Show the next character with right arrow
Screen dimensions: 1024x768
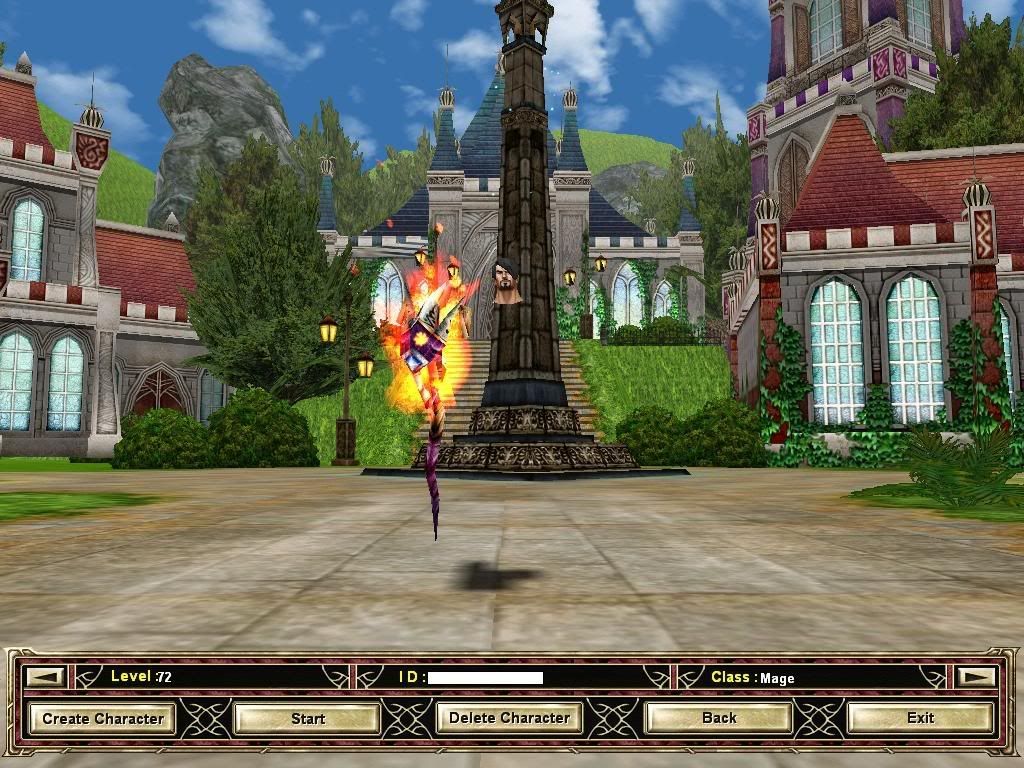tap(976, 677)
